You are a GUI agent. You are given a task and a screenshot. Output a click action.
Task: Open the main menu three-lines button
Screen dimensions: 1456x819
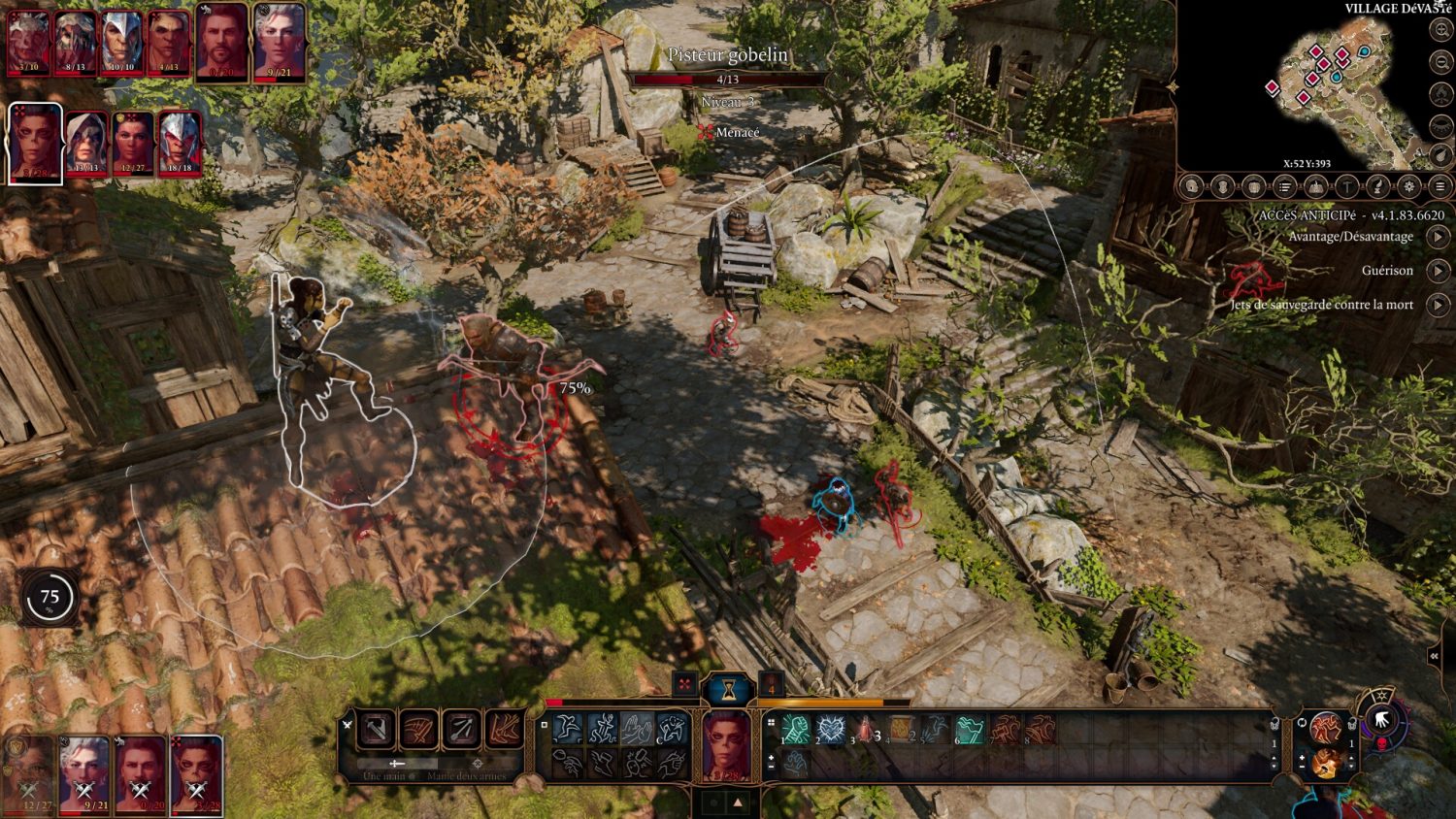tap(1440, 186)
